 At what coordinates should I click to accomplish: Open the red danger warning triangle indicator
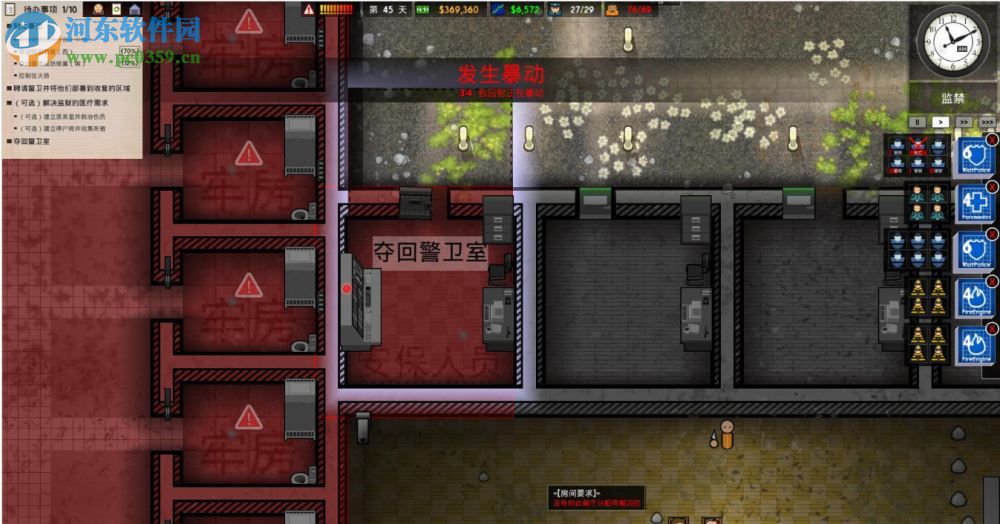tap(309, 10)
